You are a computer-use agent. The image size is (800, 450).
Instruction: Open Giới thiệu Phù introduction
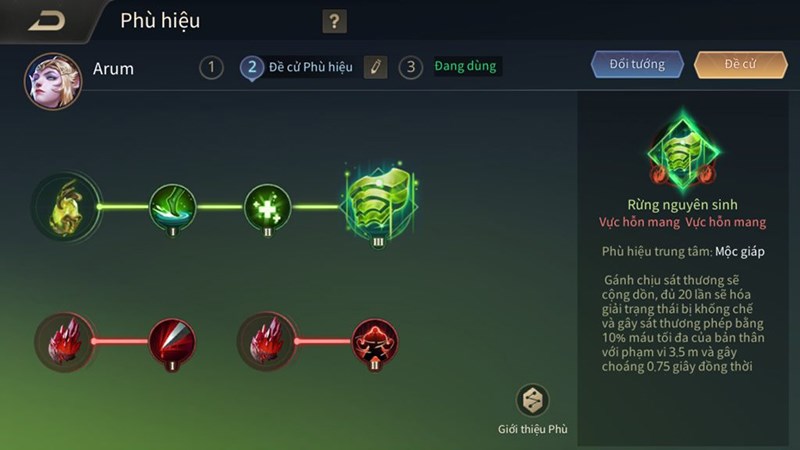[532, 402]
